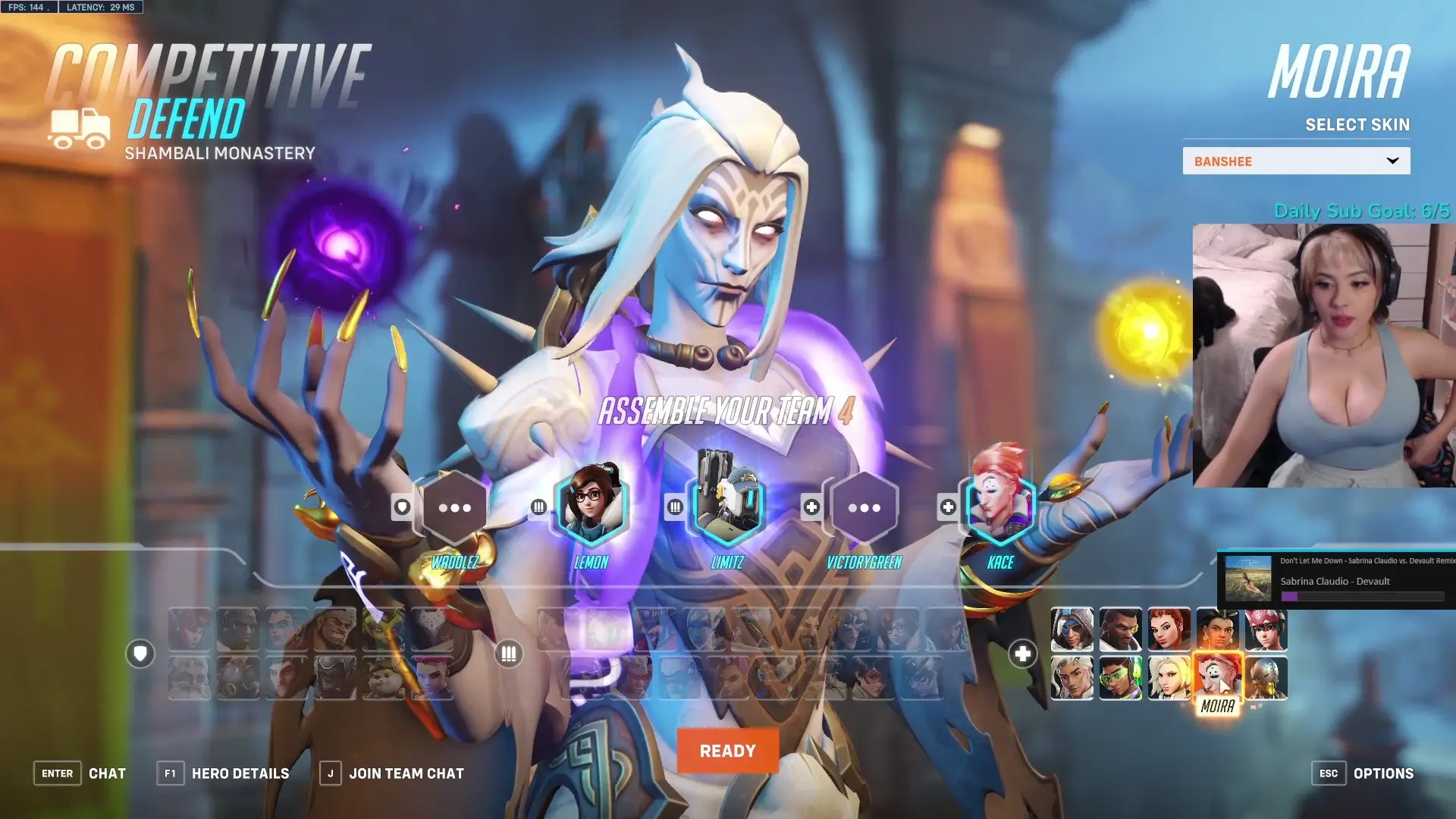The image size is (1456, 819).
Task: Choose the Baptiste hero portrait
Action: [1120, 629]
